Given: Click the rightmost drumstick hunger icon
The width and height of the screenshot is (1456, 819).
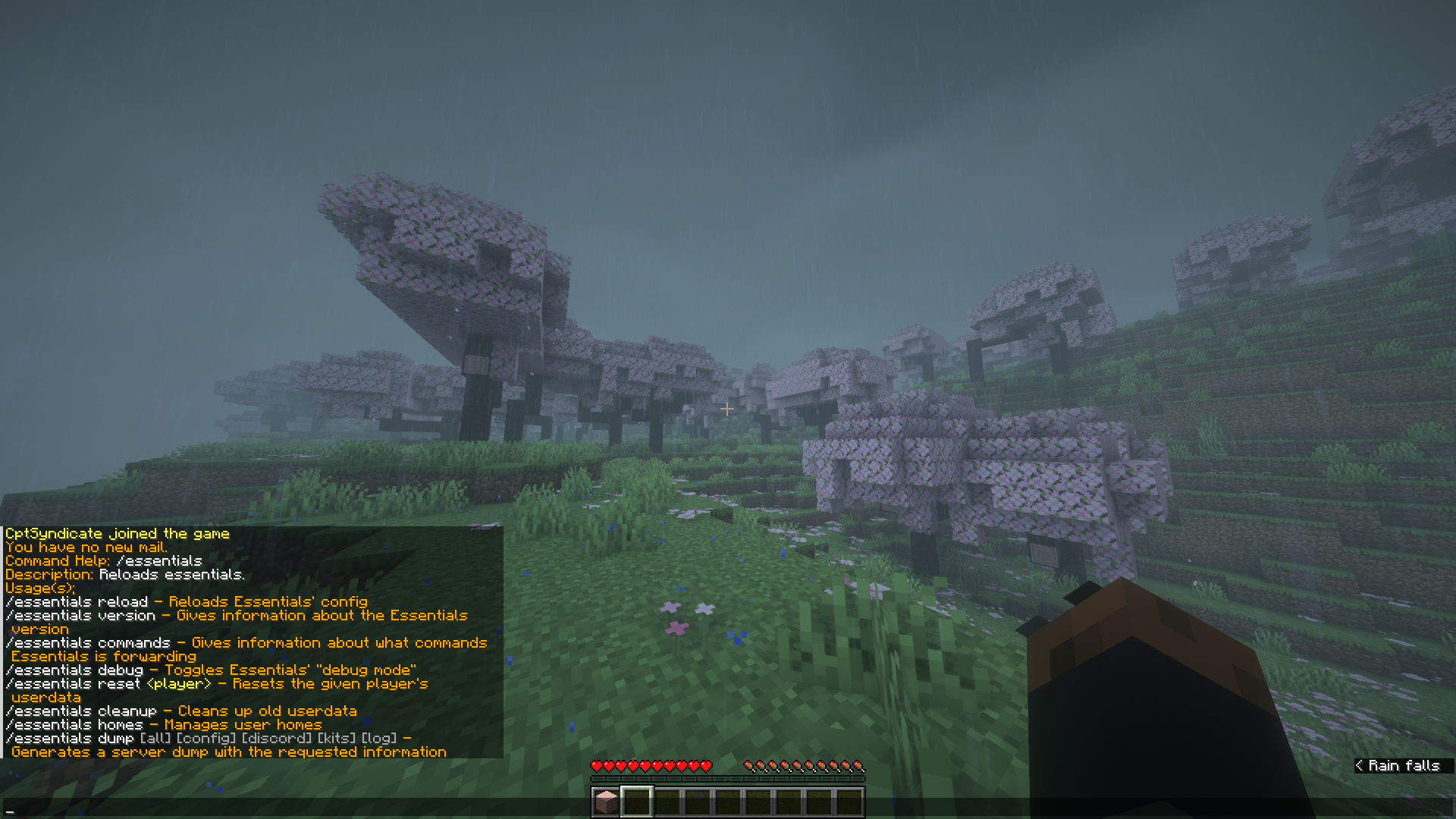Looking at the screenshot, I should click(858, 766).
